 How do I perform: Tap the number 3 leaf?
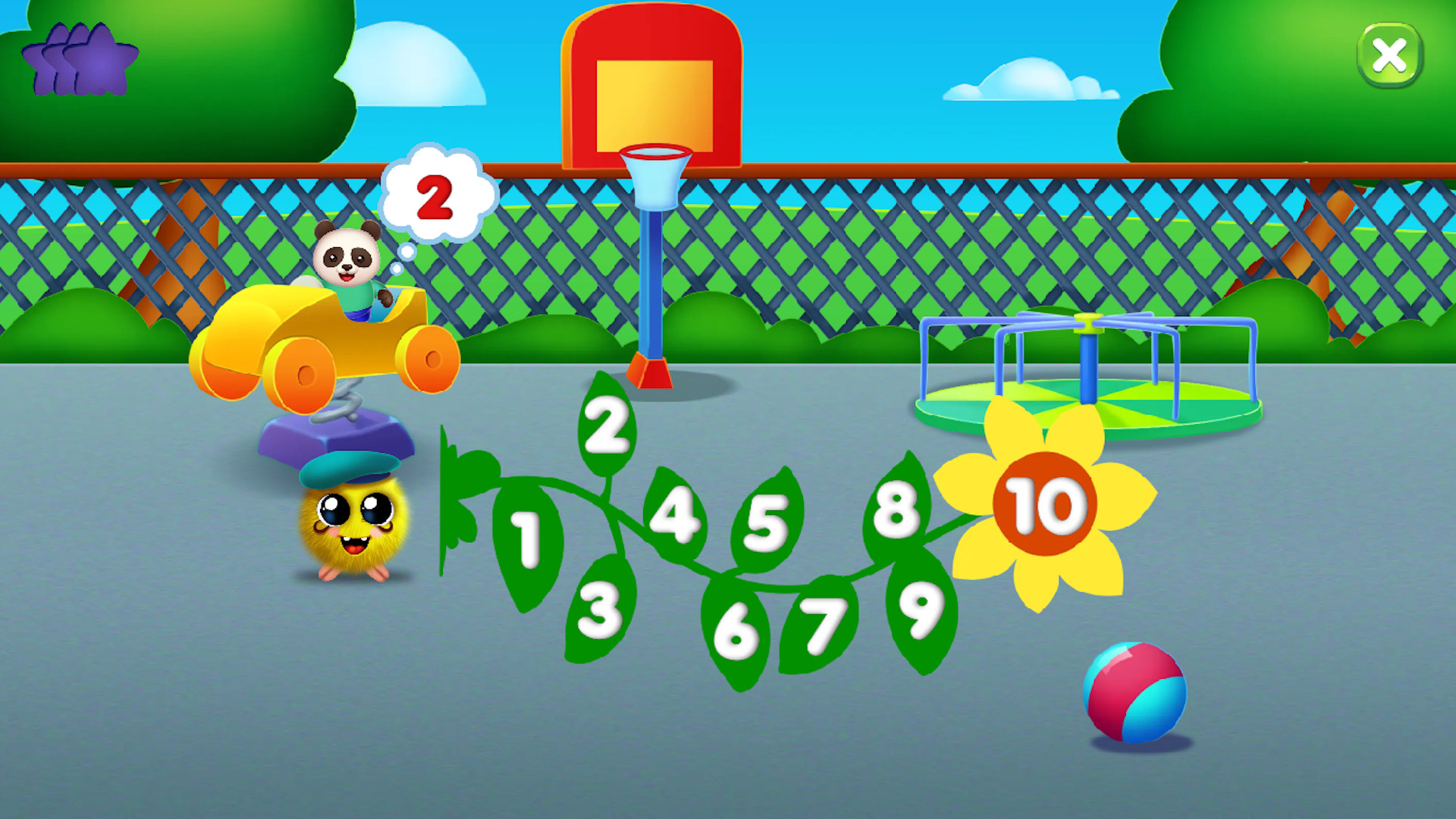(599, 607)
